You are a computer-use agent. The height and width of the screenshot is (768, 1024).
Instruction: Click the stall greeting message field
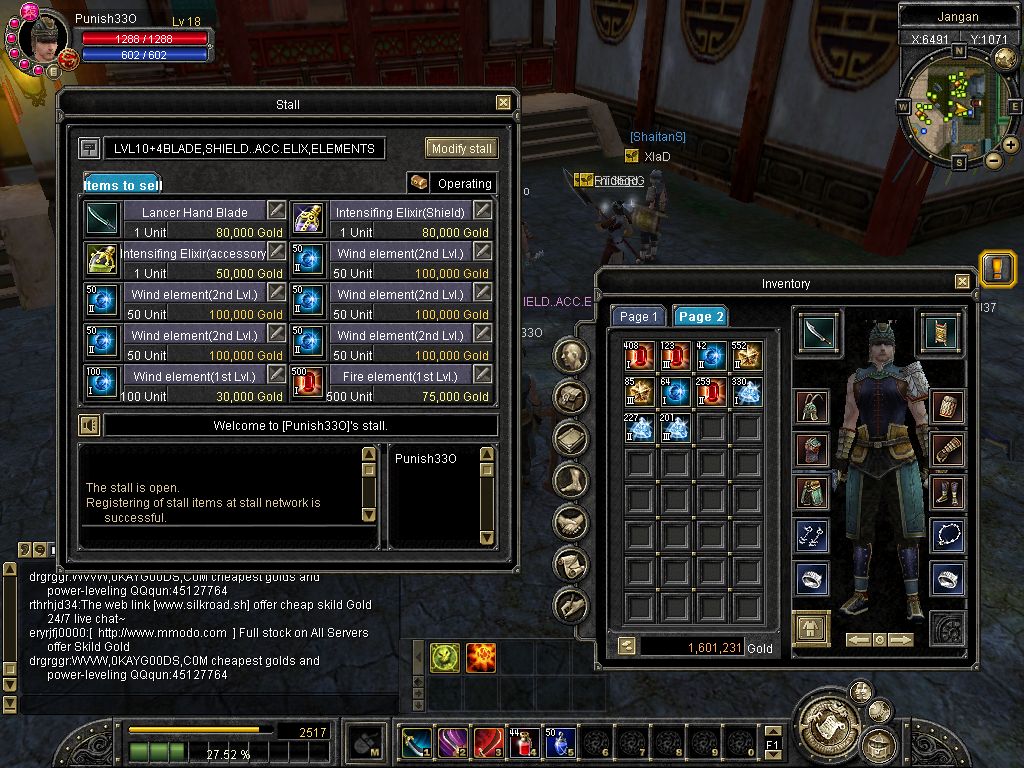pos(300,426)
